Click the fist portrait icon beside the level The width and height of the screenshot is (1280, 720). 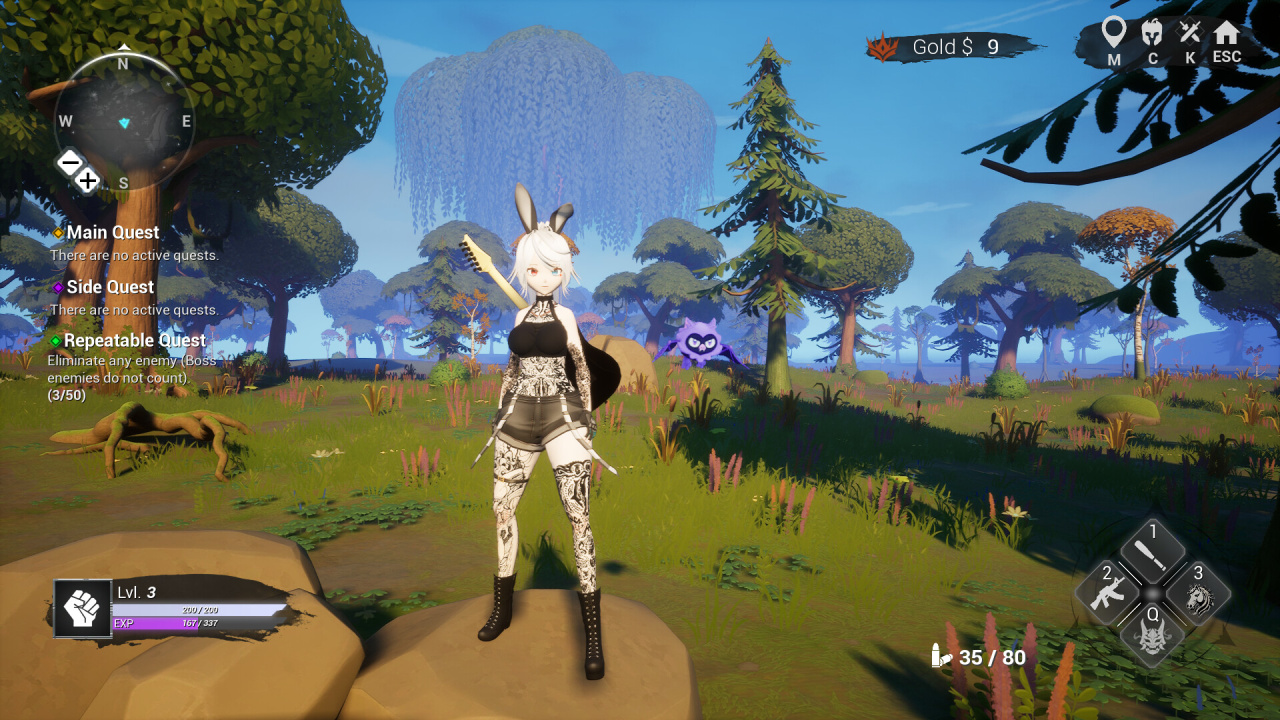82,609
